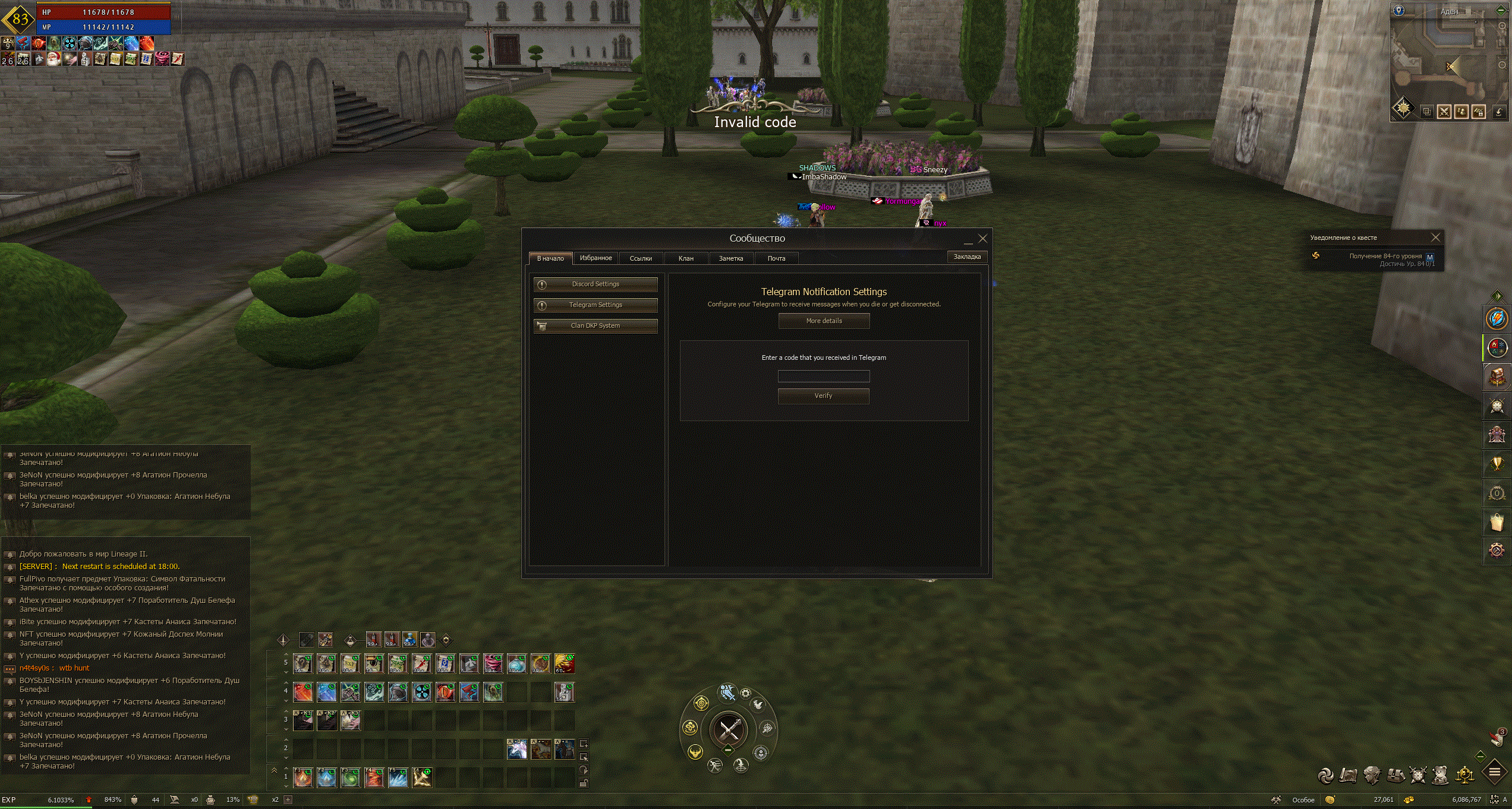Viewport: 1512px width, 809px height.
Task: Switch to the Клан tab
Action: (x=686, y=258)
